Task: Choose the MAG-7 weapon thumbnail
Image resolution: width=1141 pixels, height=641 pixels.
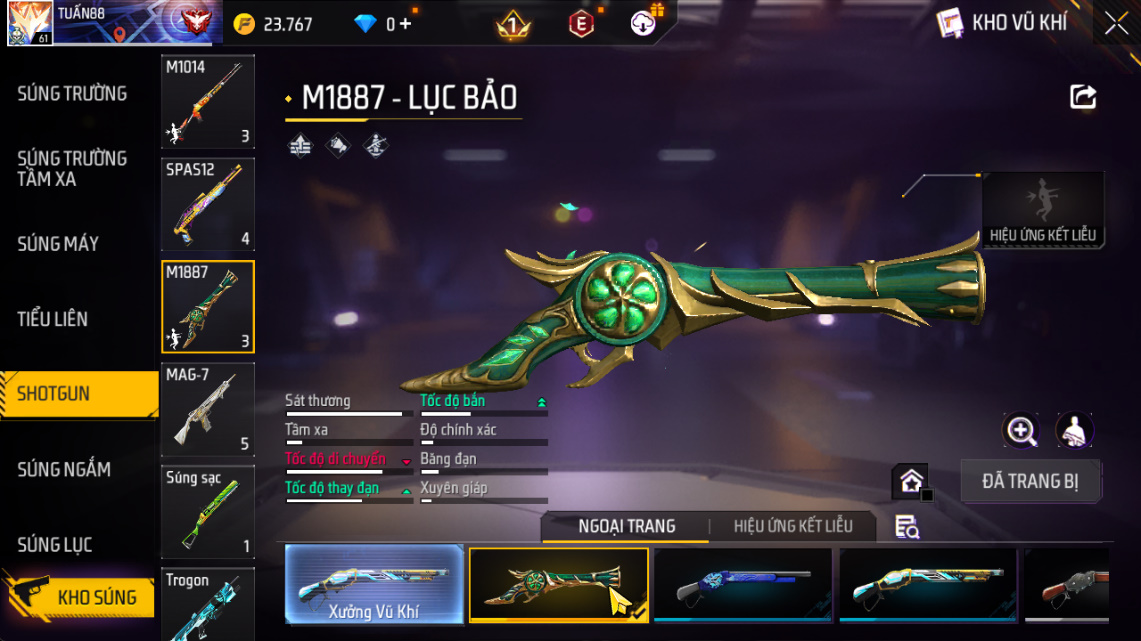Action: click(x=208, y=409)
